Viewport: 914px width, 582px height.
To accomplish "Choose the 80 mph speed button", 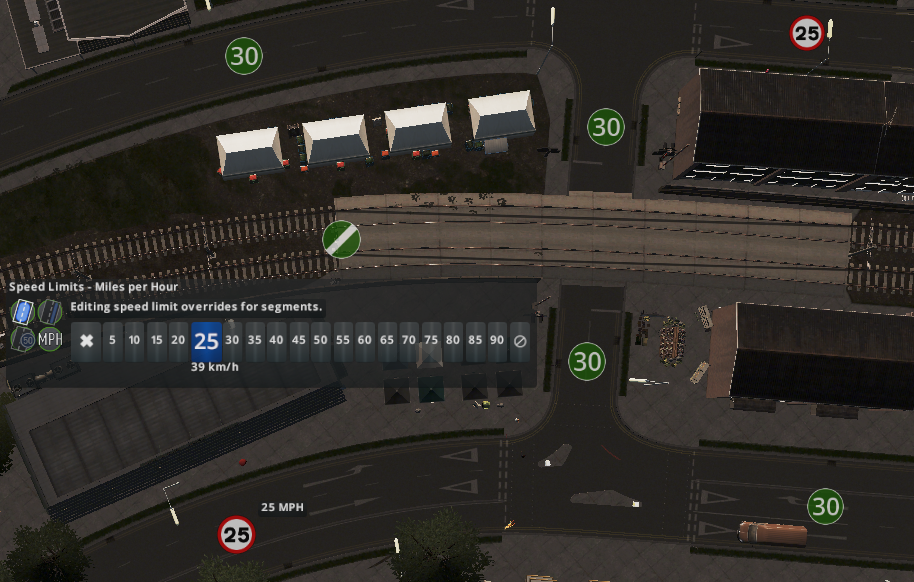I will point(453,340).
